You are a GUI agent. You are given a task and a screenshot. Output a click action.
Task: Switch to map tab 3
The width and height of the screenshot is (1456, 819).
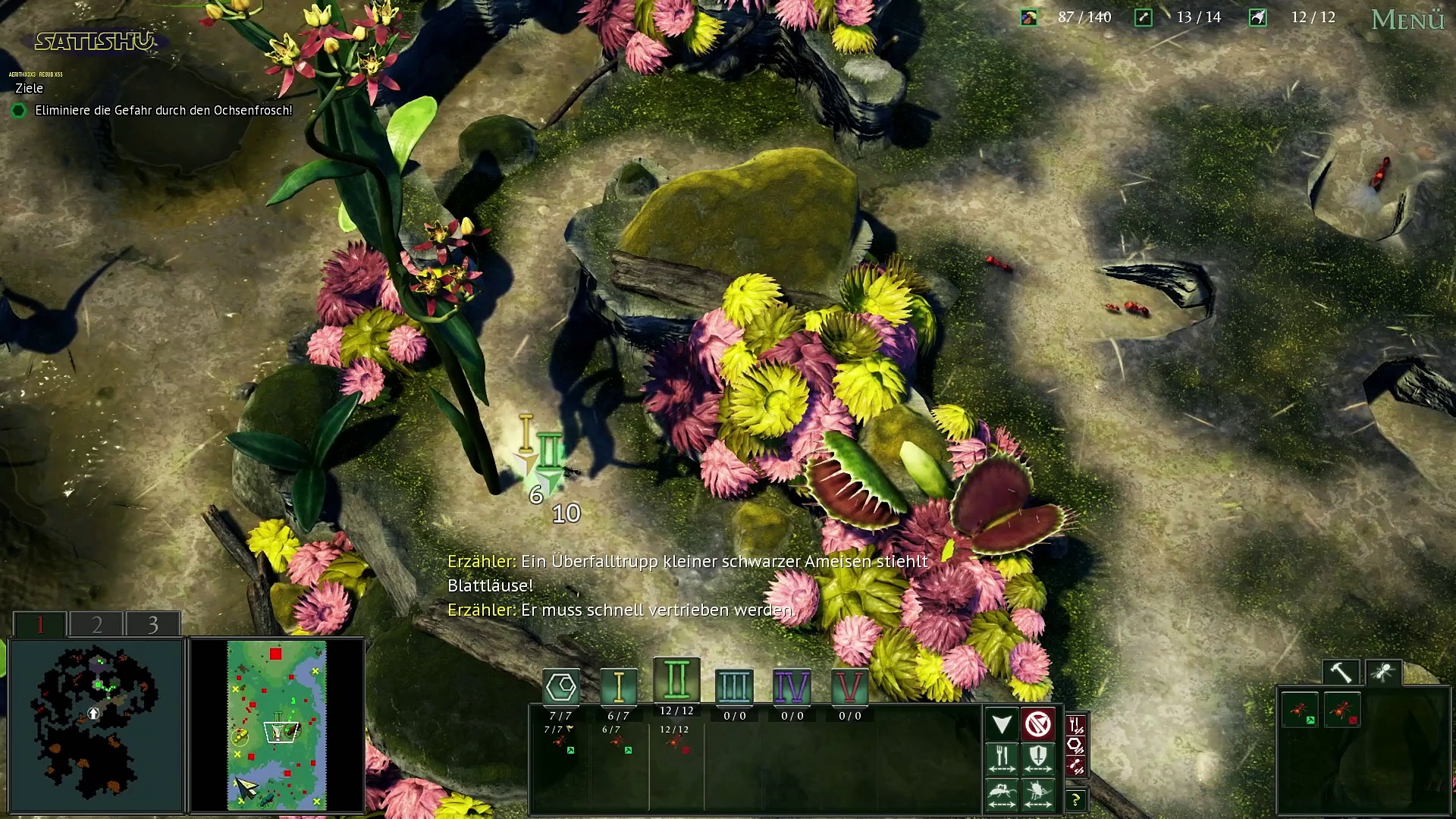[152, 624]
